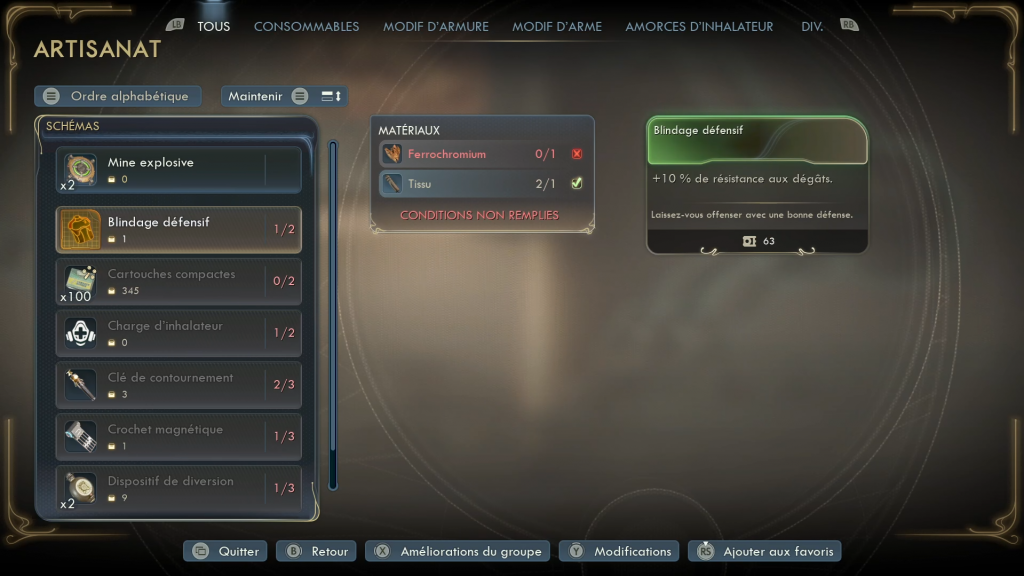Click the Ferrochromium material row
The height and width of the screenshot is (576, 1024).
482,154
